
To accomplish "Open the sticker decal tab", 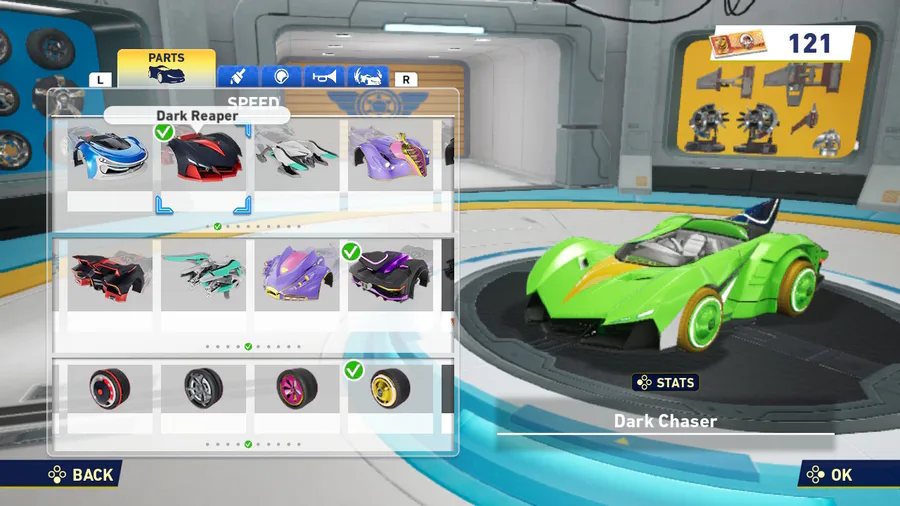I will coord(282,77).
